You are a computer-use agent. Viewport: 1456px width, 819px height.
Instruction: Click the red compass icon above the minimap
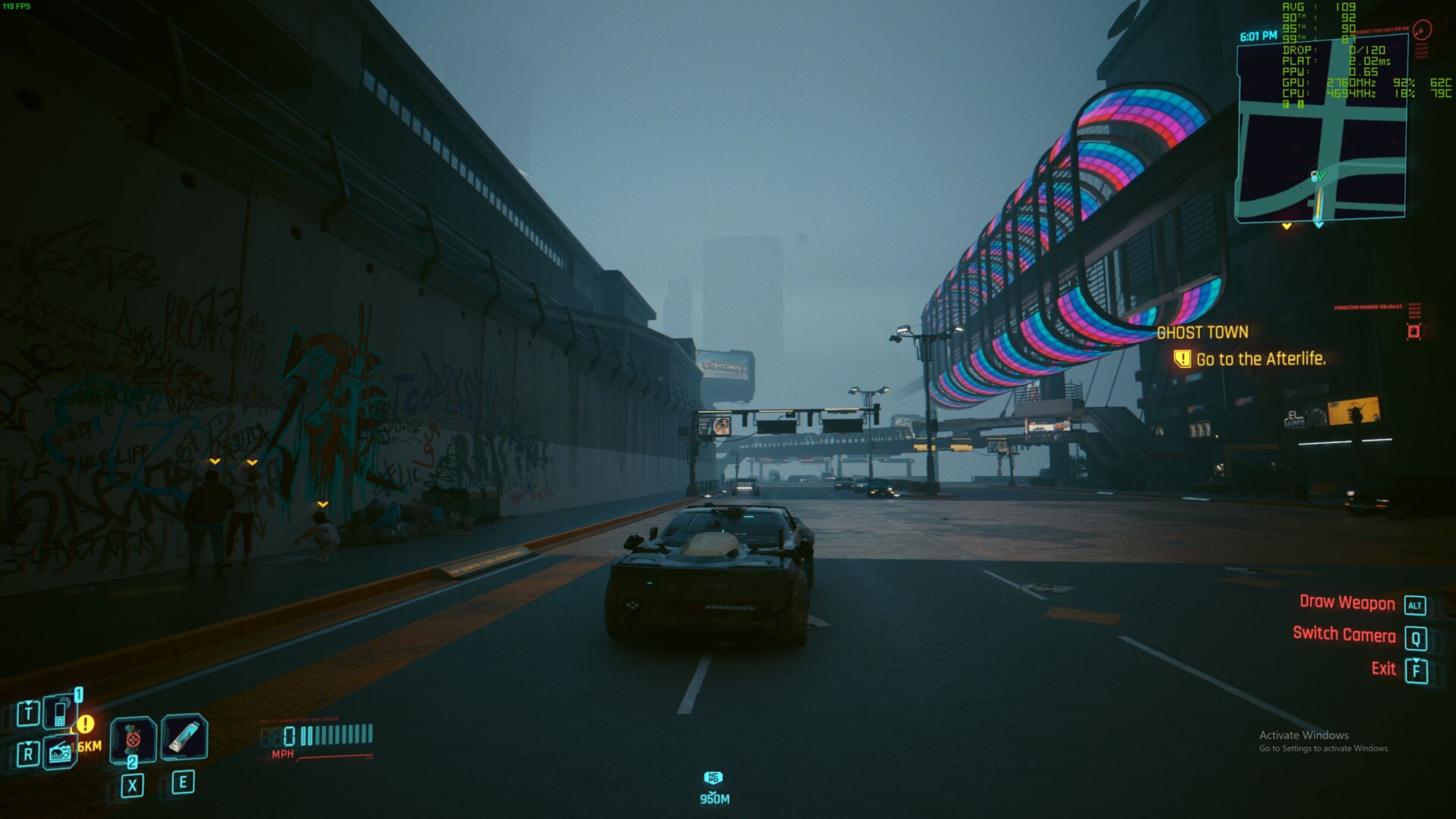coord(1423,30)
